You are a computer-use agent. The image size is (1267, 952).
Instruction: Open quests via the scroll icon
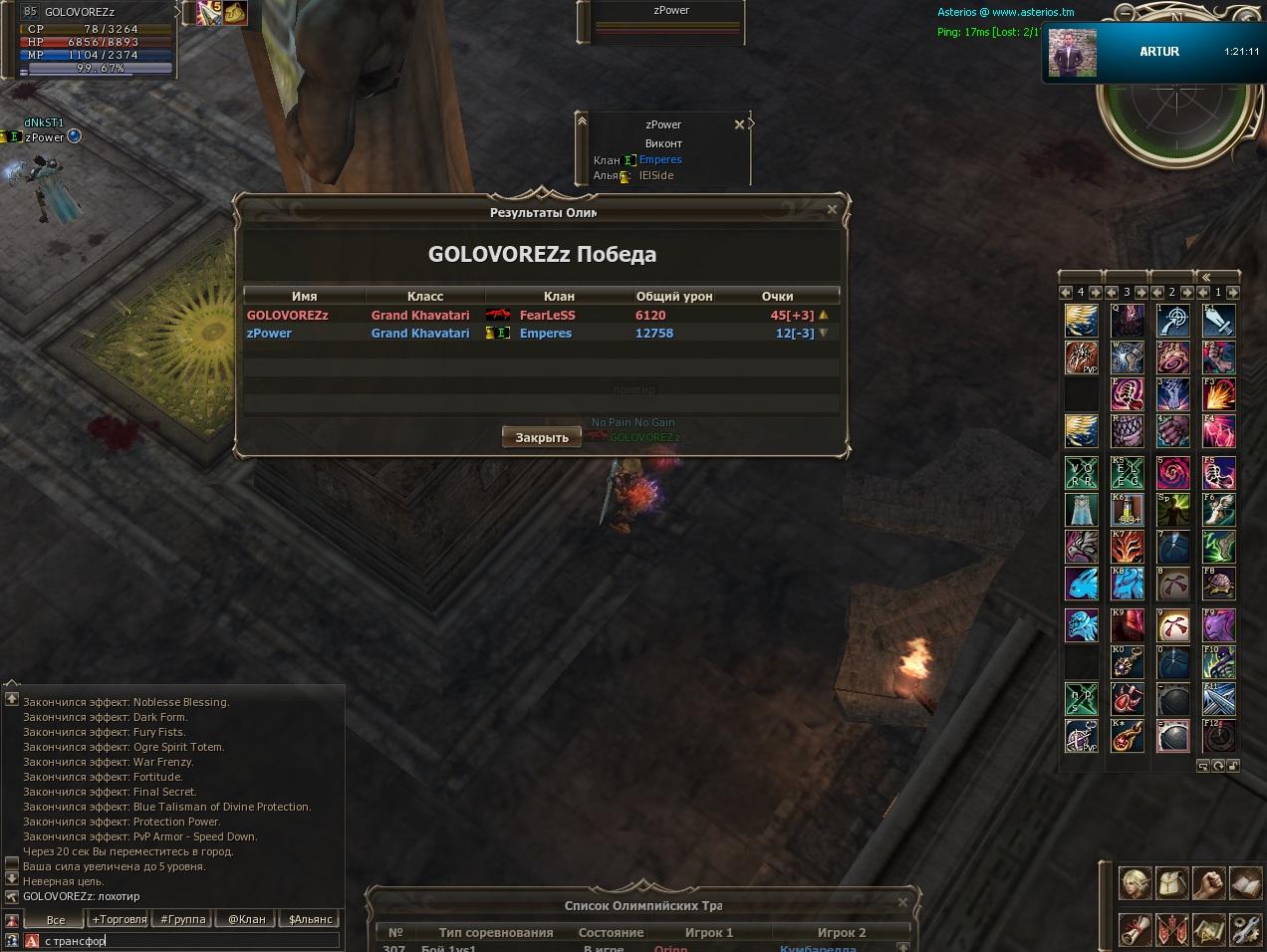1136,928
